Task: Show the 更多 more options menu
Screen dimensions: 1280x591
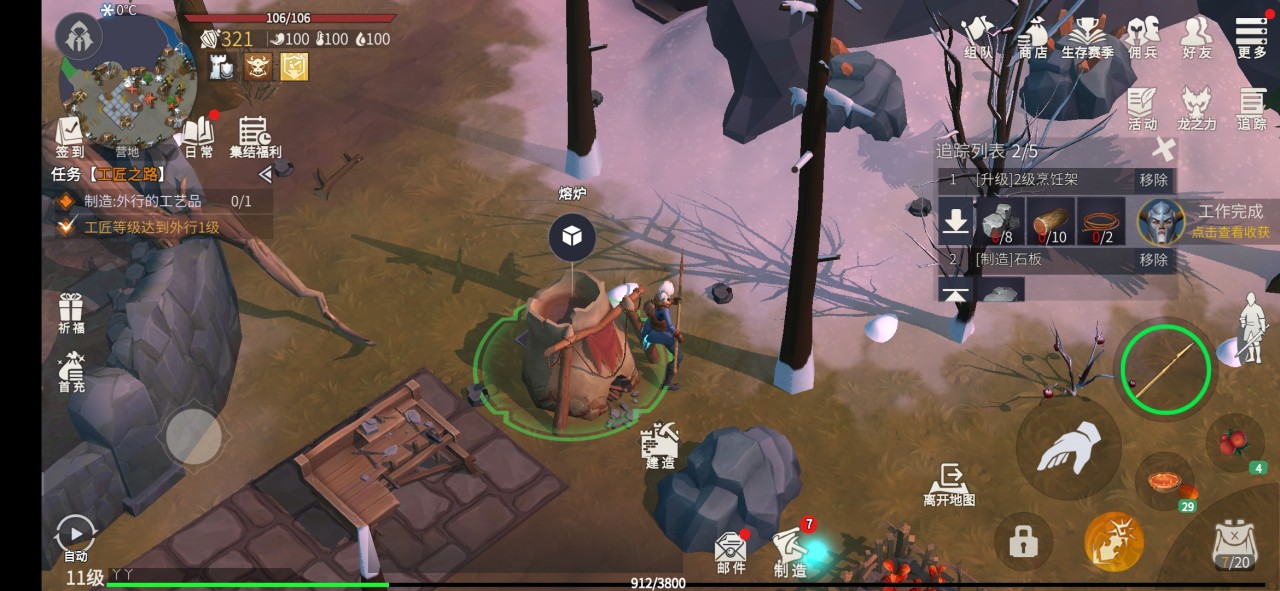Action: coord(1251,37)
